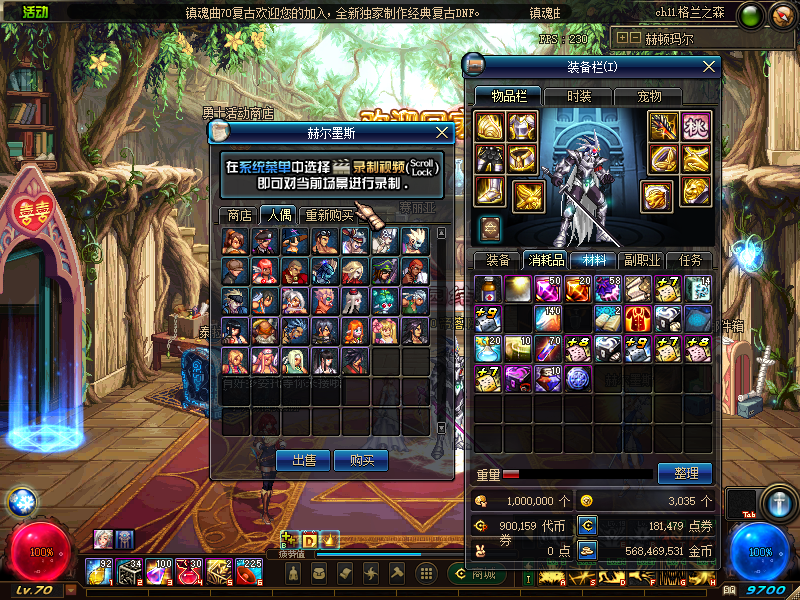
Task: Switch to the 材料 materials tab
Action: point(593,260)
